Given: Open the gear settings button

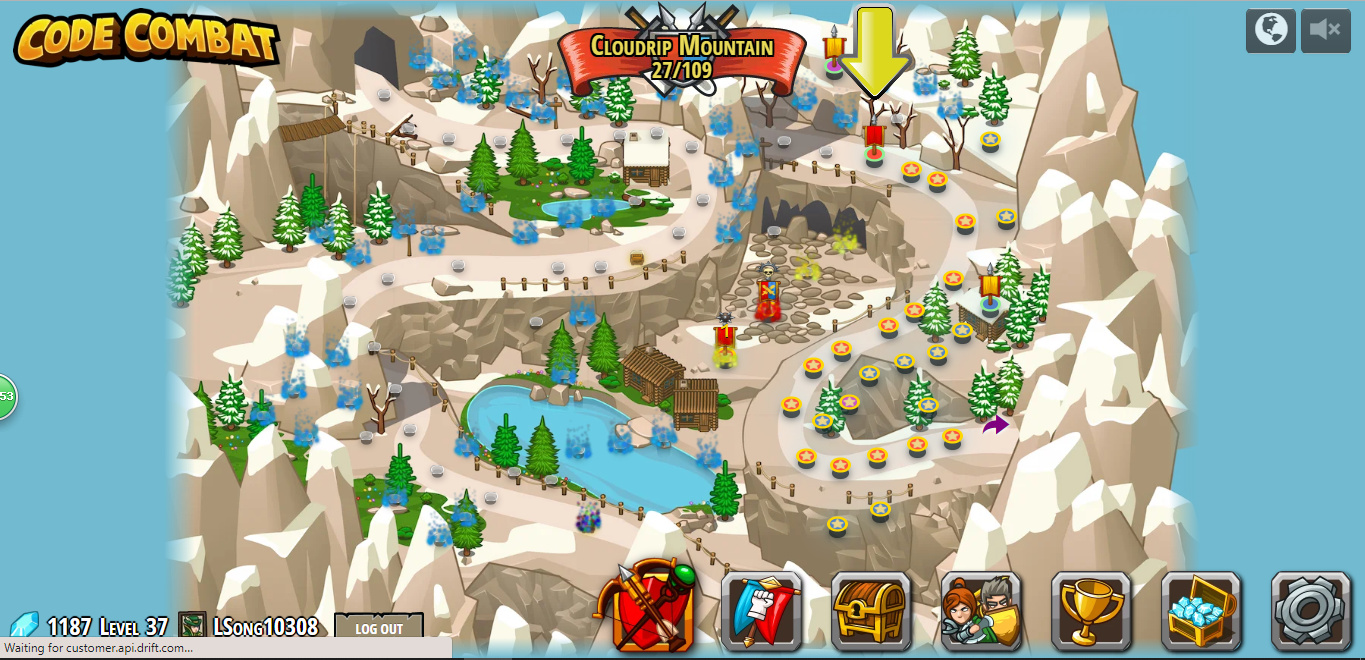Looking at the screenshot, I should pos(1311,610).
